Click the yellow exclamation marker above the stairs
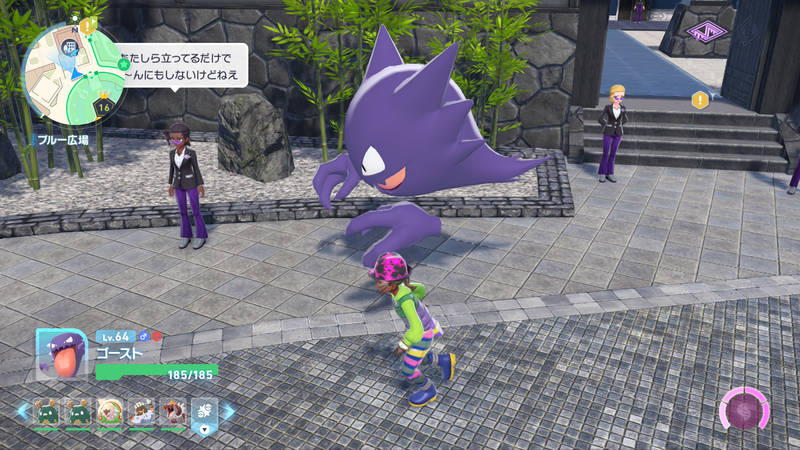Screen dimensions: 800x450 [700, 99]
